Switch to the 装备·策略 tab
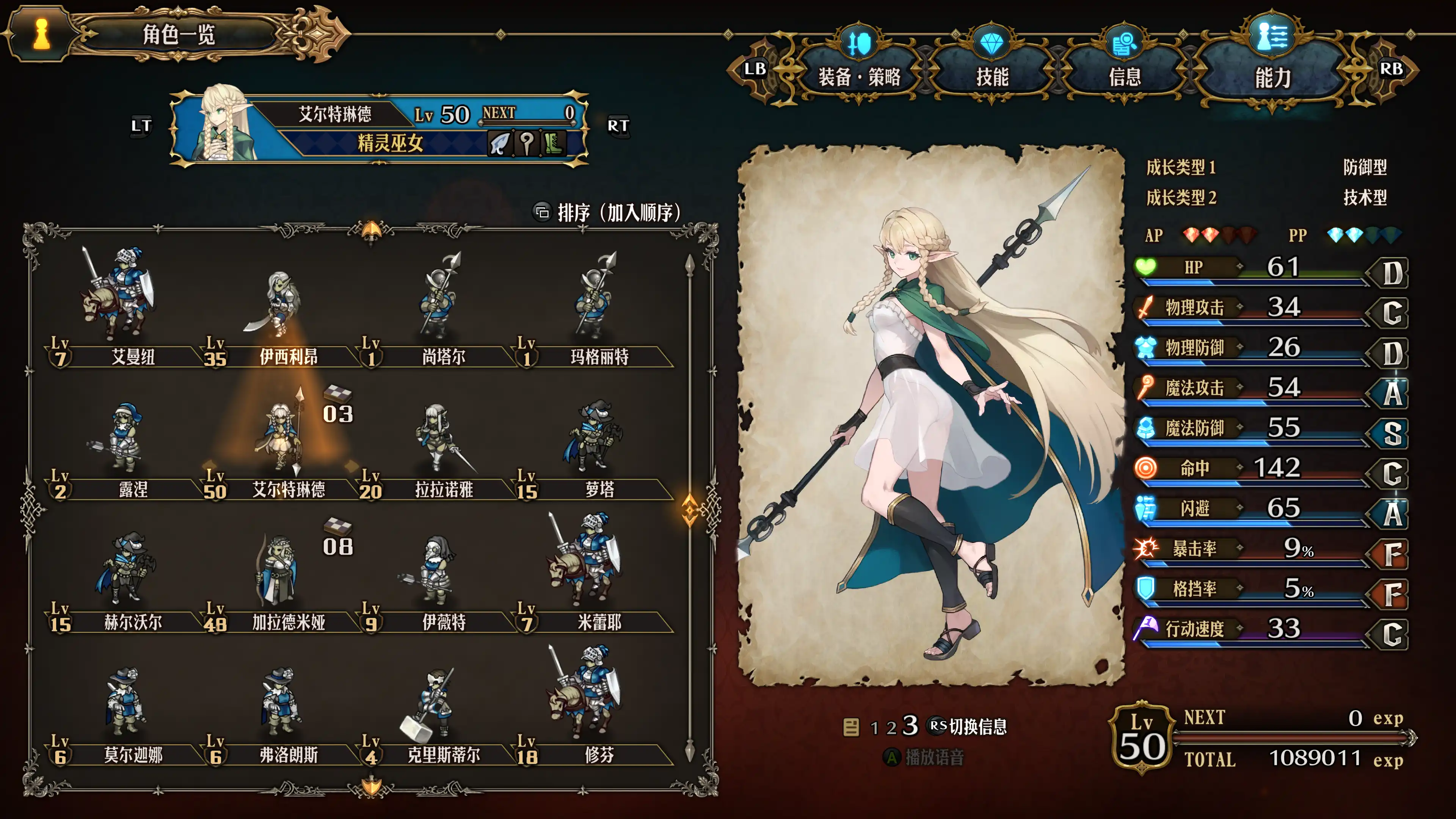The width and height of the screenshot is (1456, 819). coord(858,76)
